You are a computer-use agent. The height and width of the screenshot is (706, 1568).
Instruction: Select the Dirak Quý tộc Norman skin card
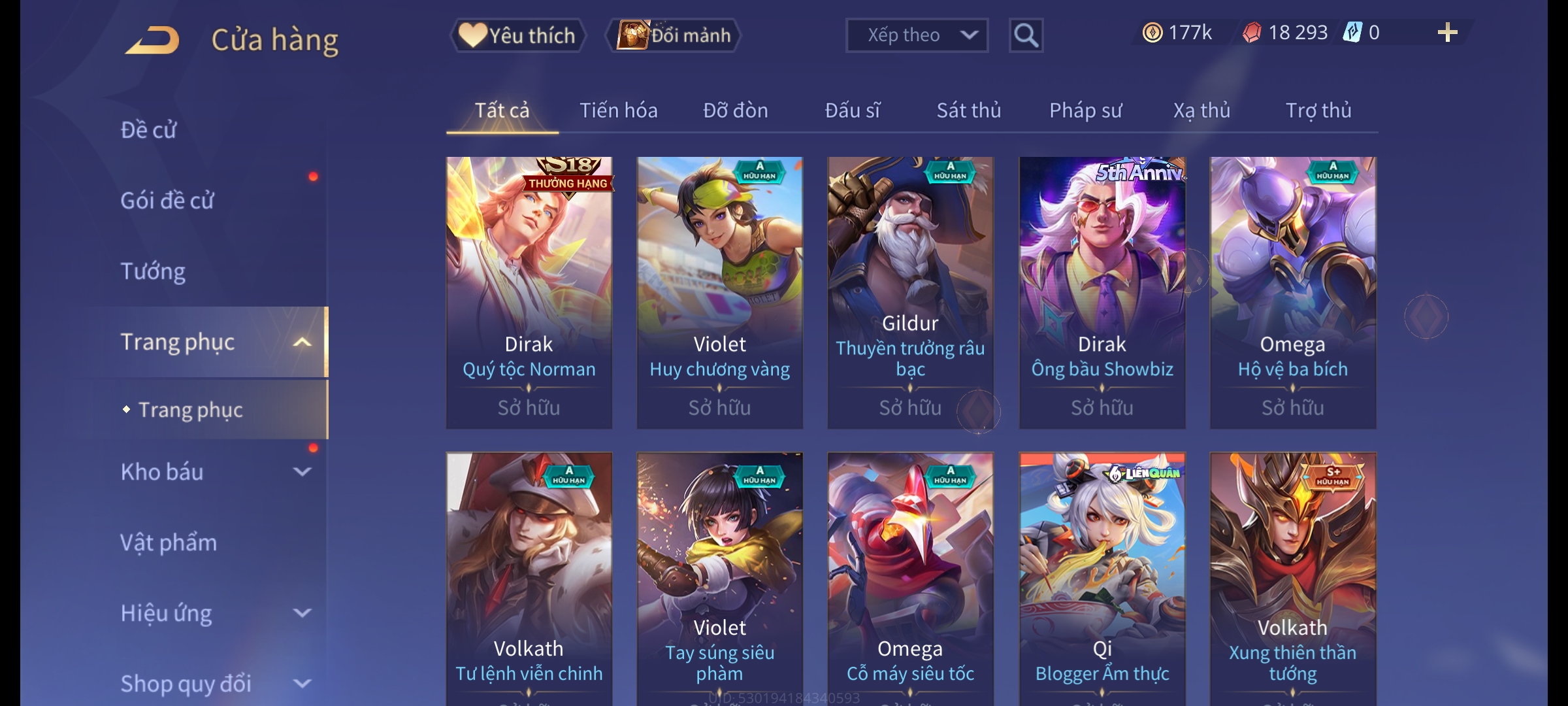pyautogui.click(x=529, y=292)
